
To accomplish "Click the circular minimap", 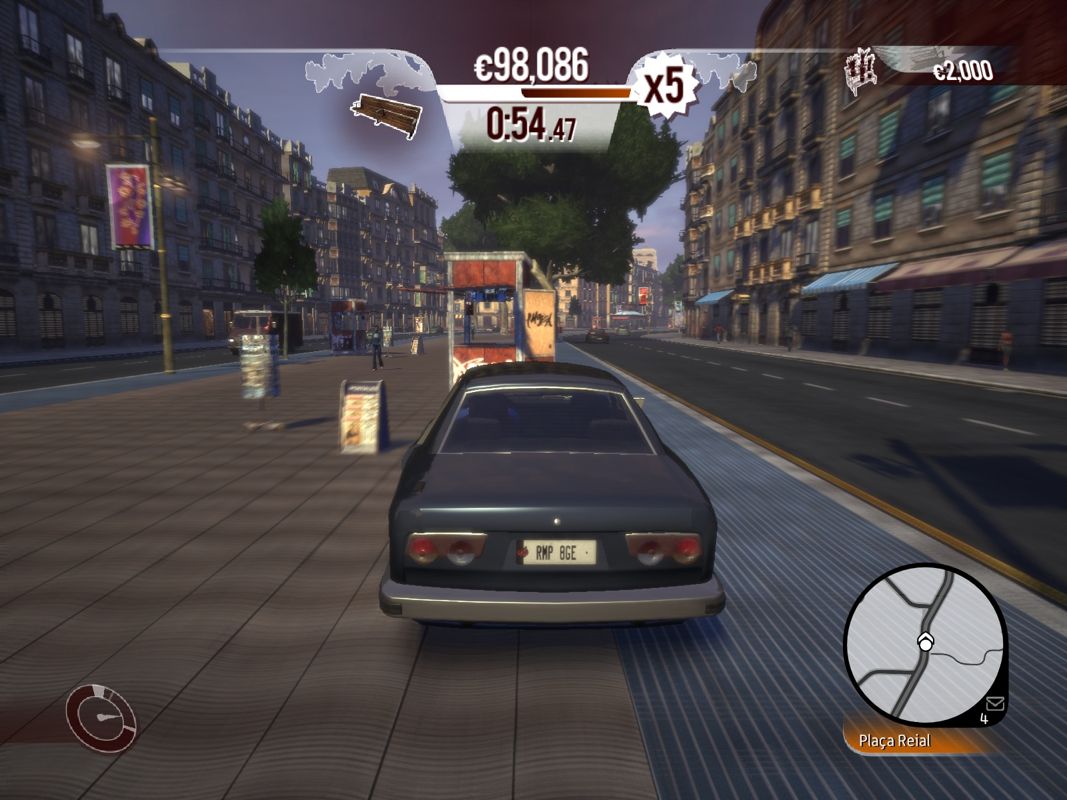I will (924, 643).
